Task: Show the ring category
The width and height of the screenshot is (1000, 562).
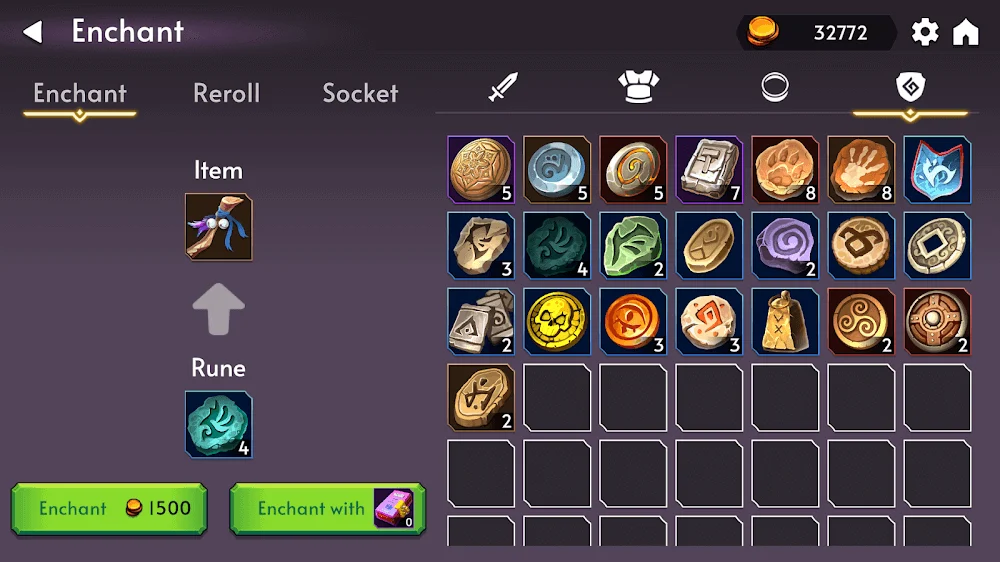Action: pyautogui.click(x=775, y=88)
